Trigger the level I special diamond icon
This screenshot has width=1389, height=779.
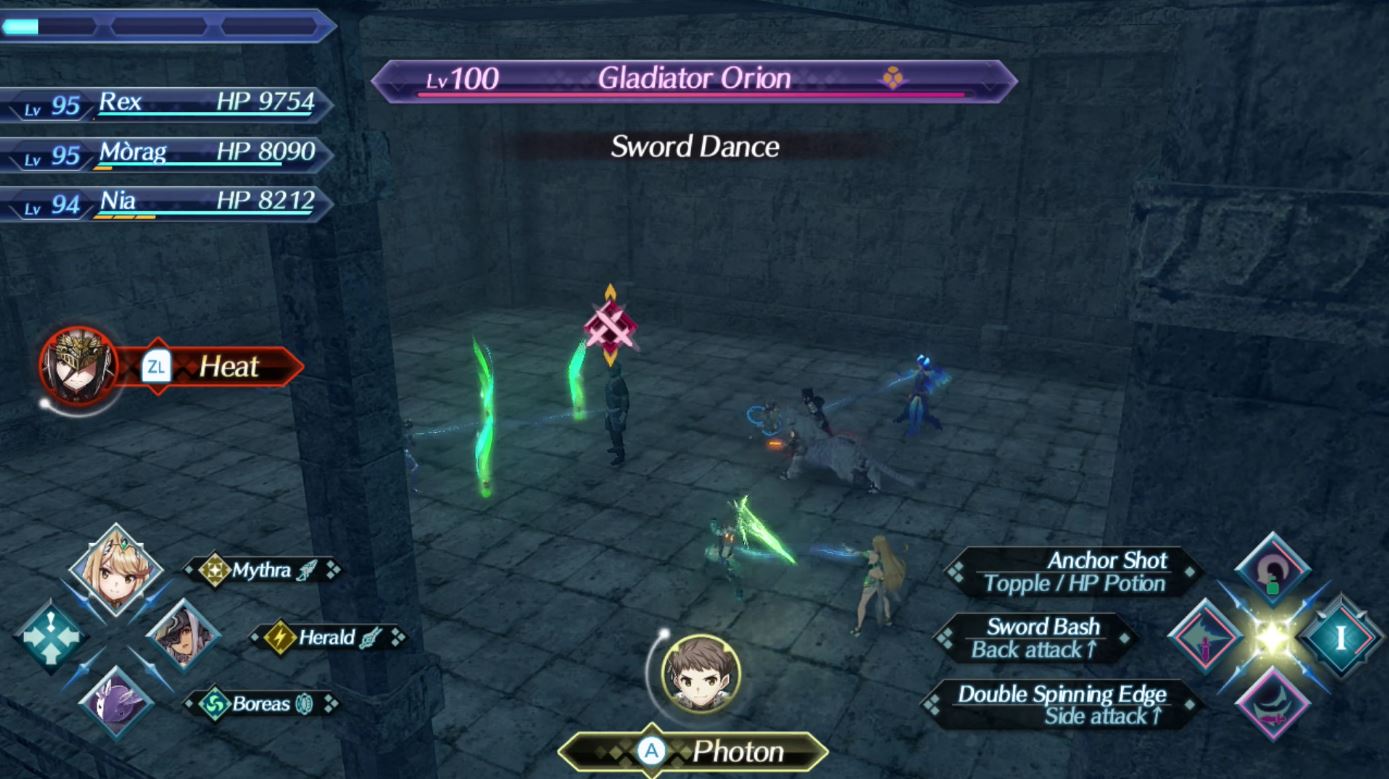click(x=1340, y=637)
